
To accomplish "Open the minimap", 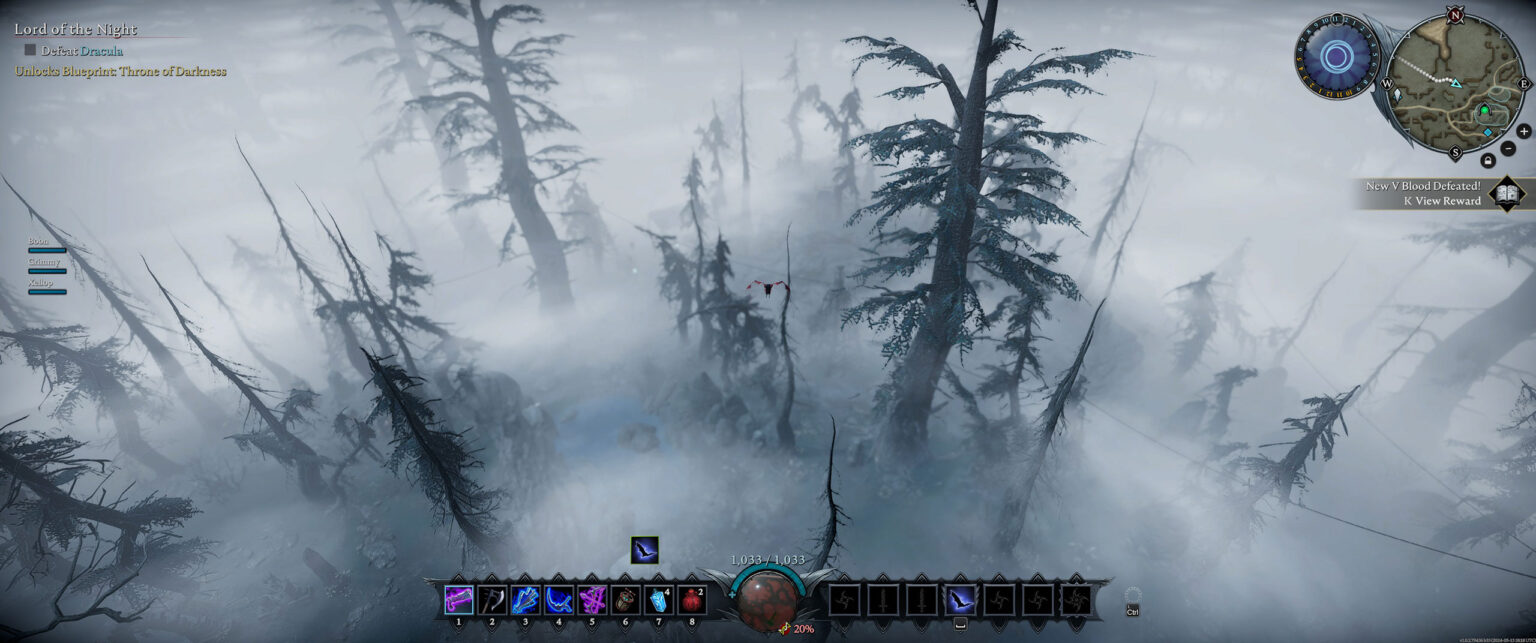I will [1453, 84].
